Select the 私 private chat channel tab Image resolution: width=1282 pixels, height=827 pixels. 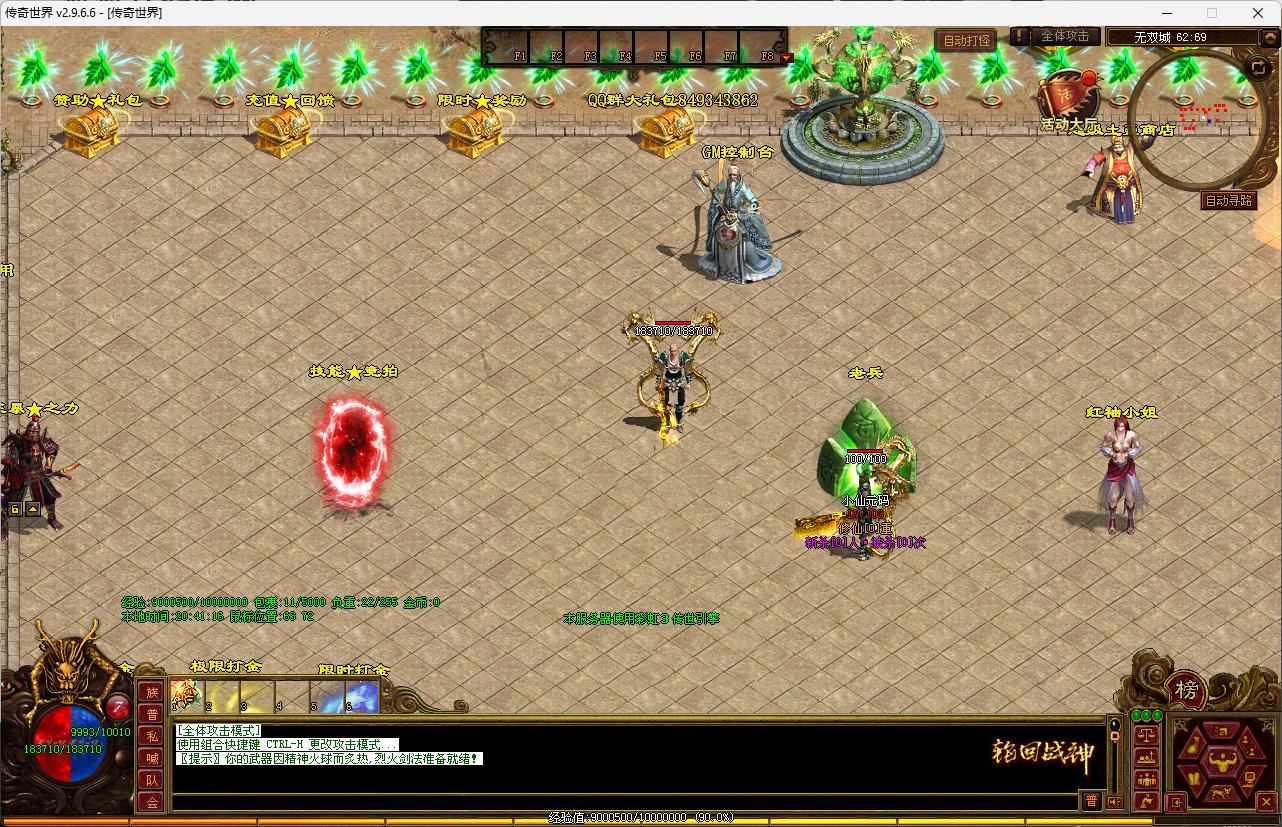tap(150, 736)
